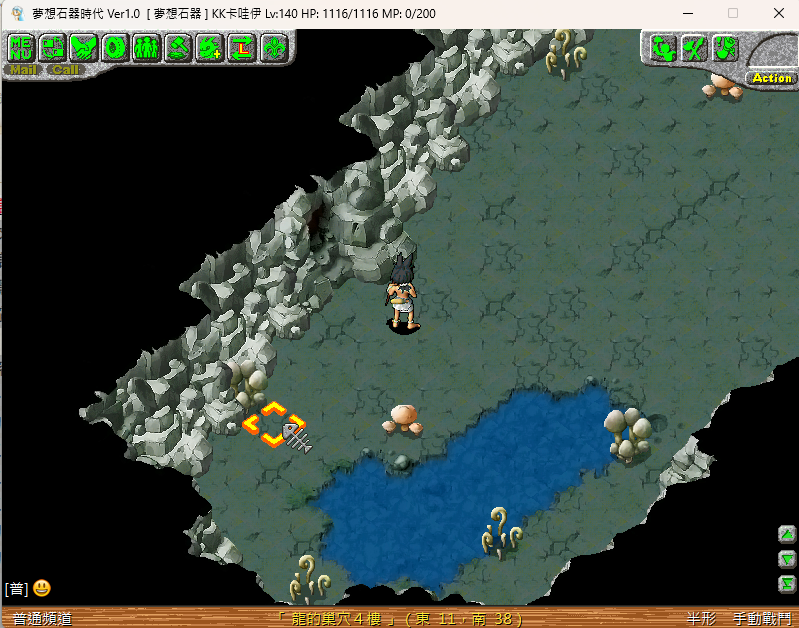Screen dimensions: 799x628
Task: Open the green MENU button
Action: point(22,47)
